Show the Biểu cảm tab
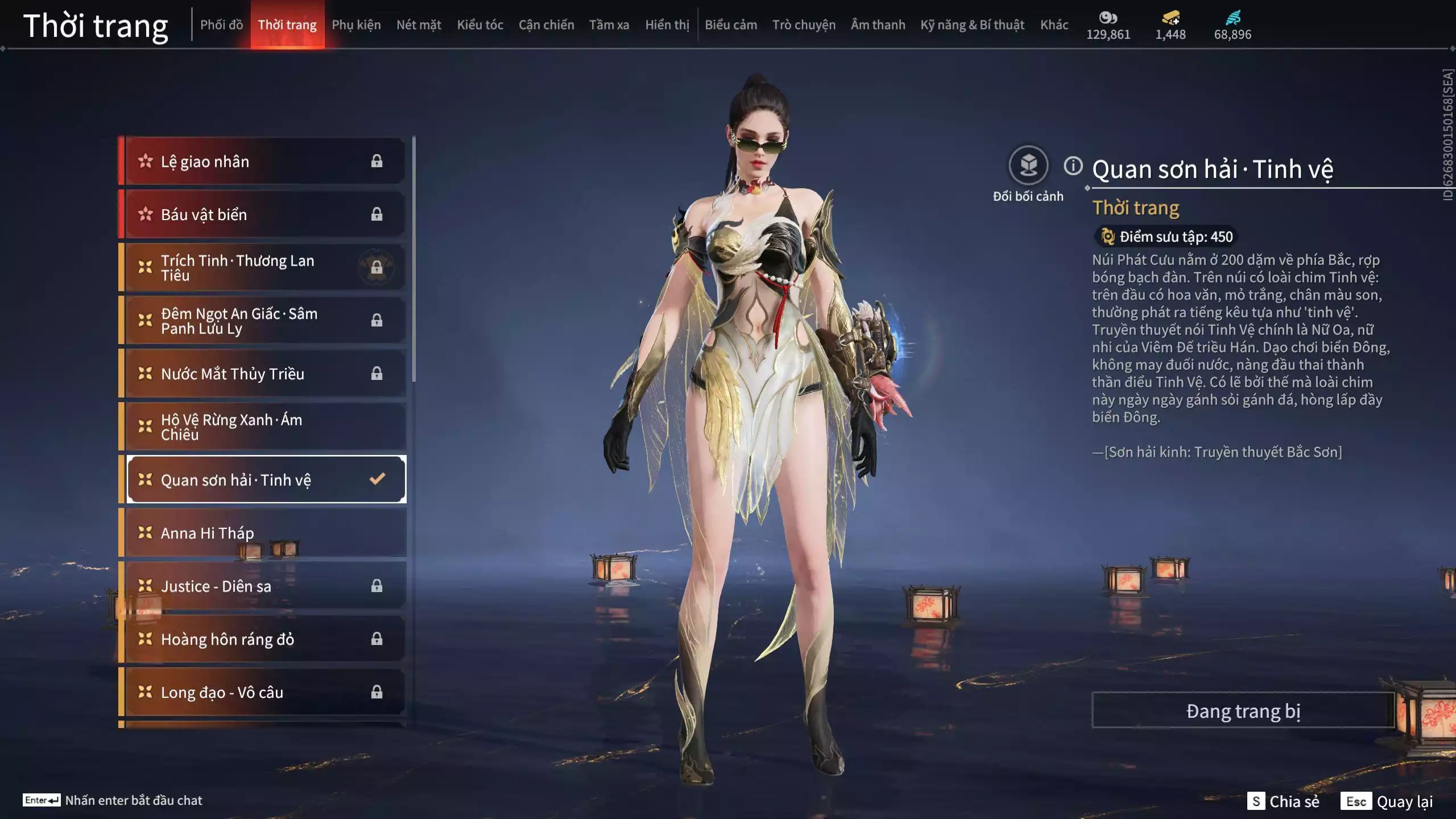1456x819 pixels. [x=731, y=25]
